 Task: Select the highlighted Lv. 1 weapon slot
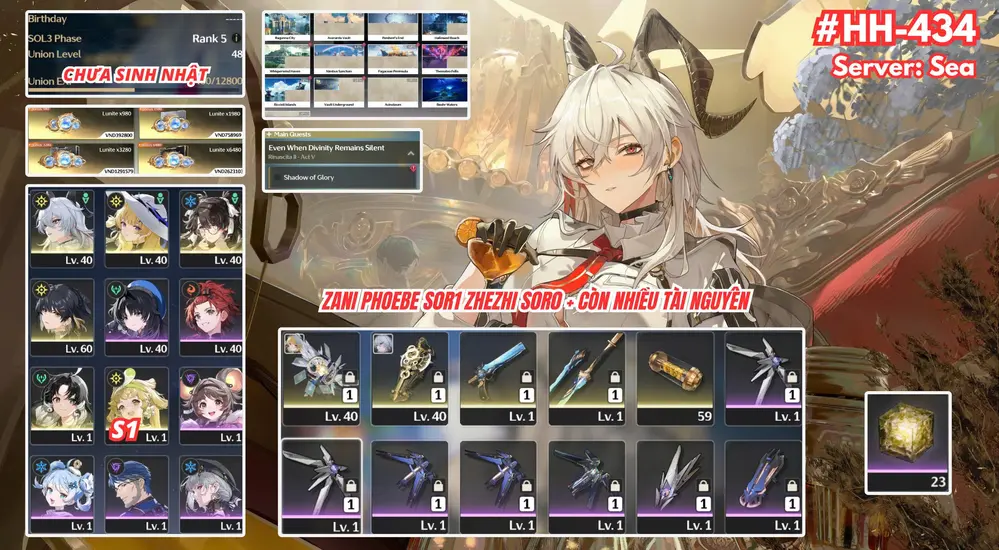point(321,481)
